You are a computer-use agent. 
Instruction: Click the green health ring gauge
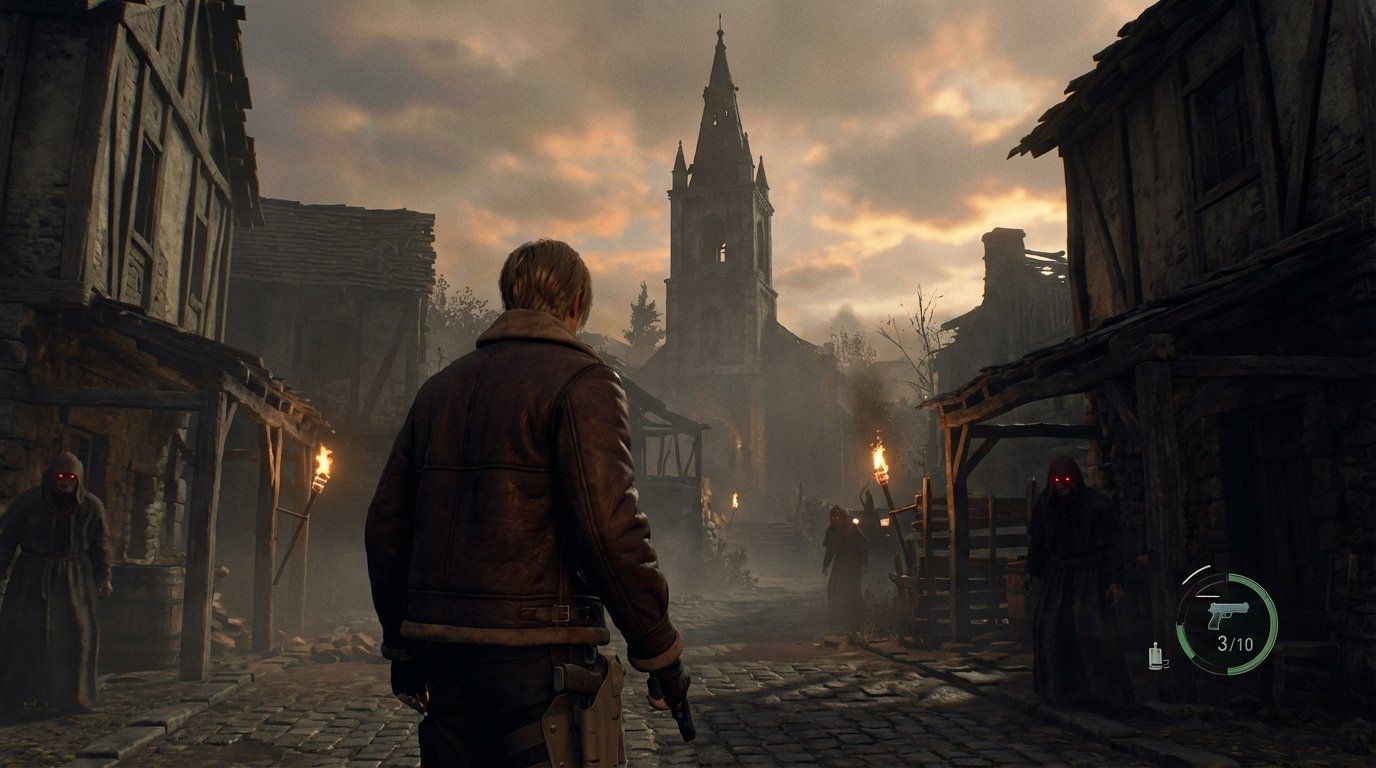[x=1272, y=623]
